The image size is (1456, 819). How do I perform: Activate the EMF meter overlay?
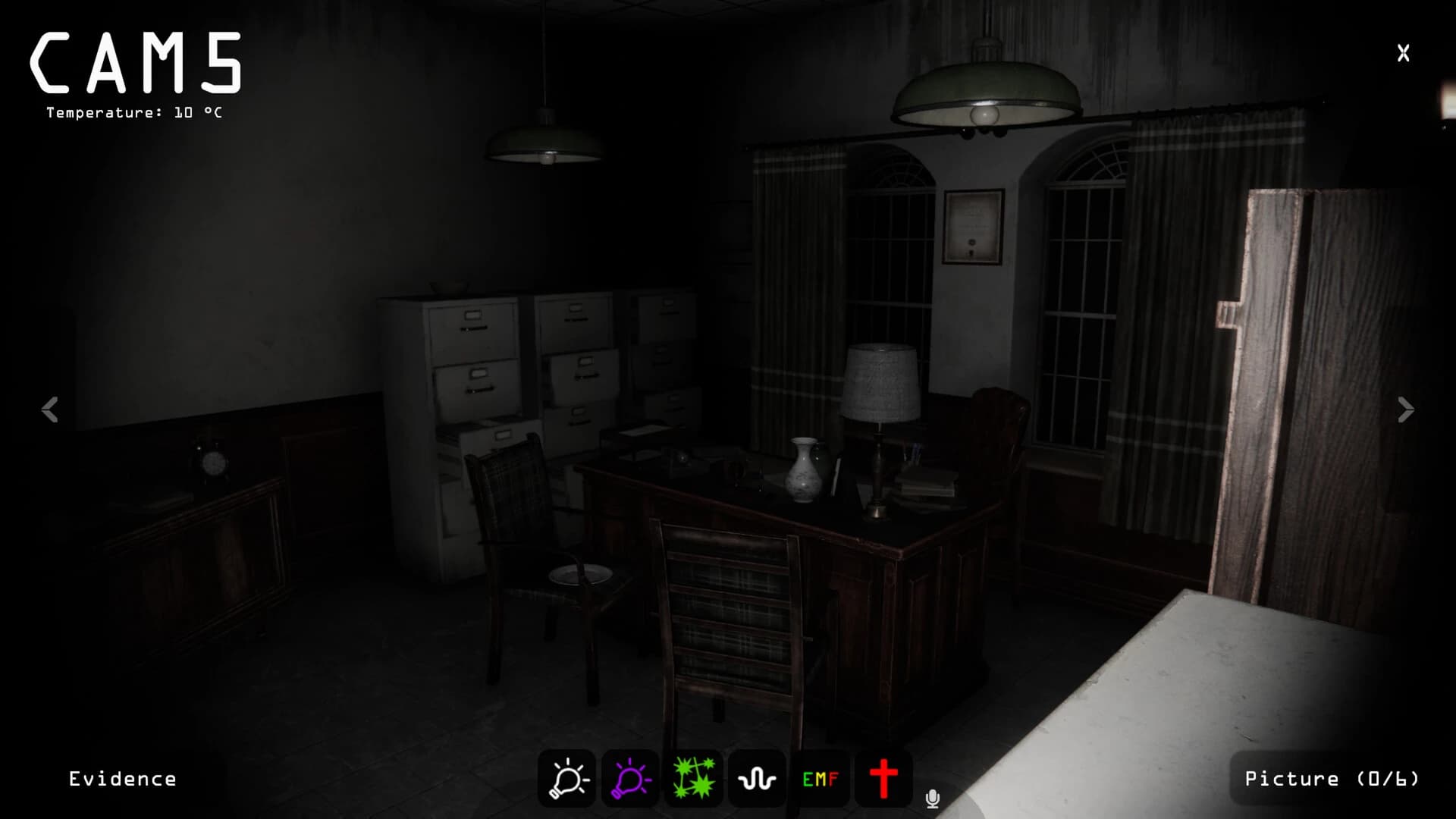pos(820,778)
